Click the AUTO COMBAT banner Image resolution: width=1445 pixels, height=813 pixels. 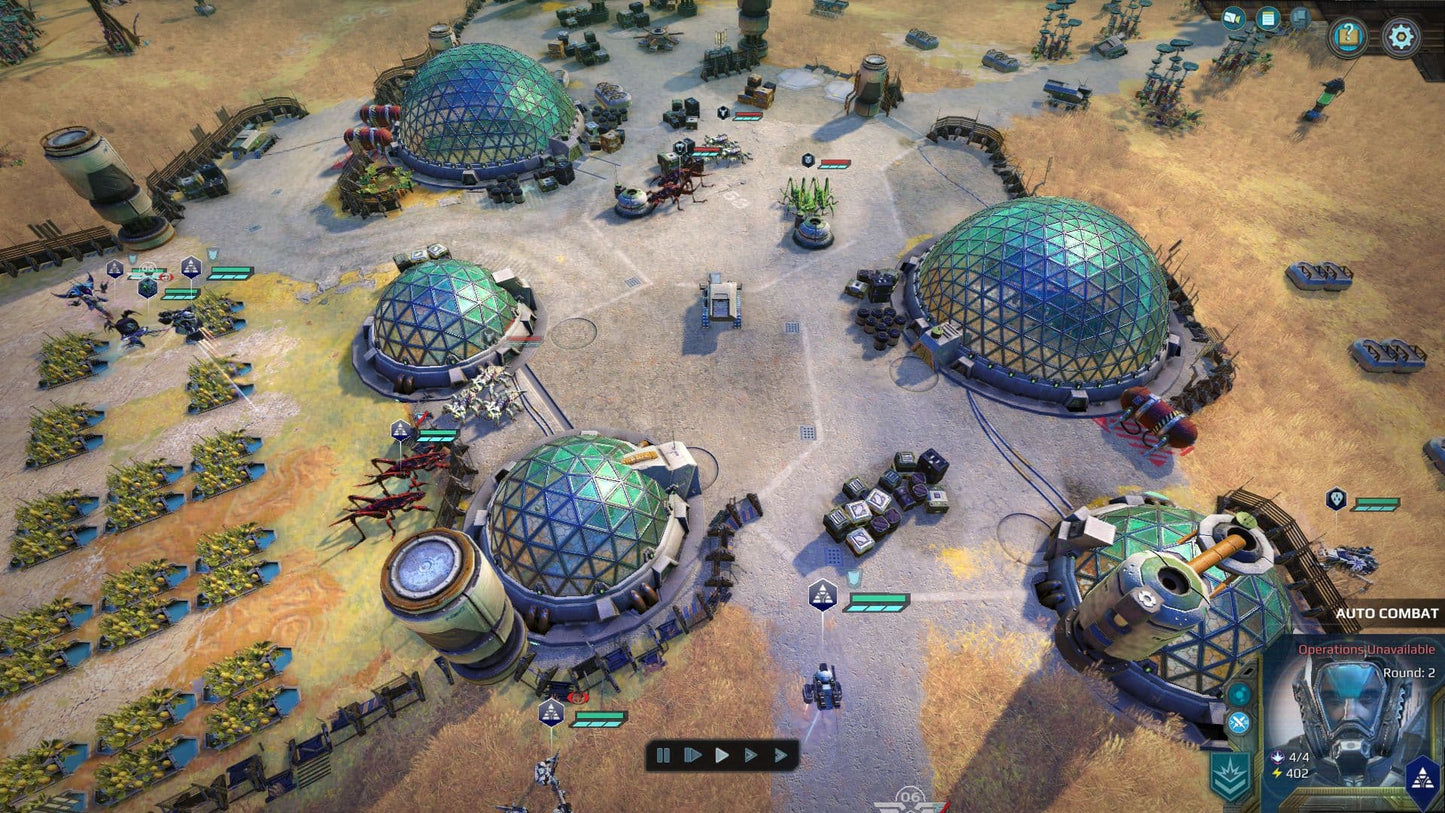[1387, 613]
